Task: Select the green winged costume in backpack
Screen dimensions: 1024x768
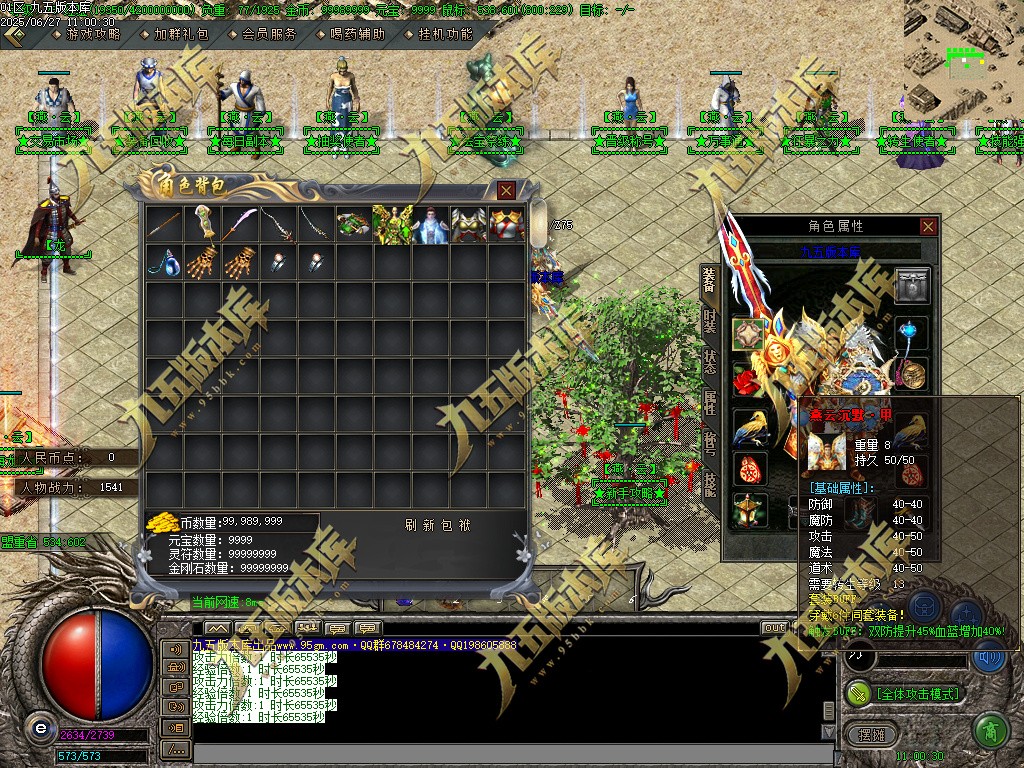Action: pyautogui.click(x=392, y=224)
